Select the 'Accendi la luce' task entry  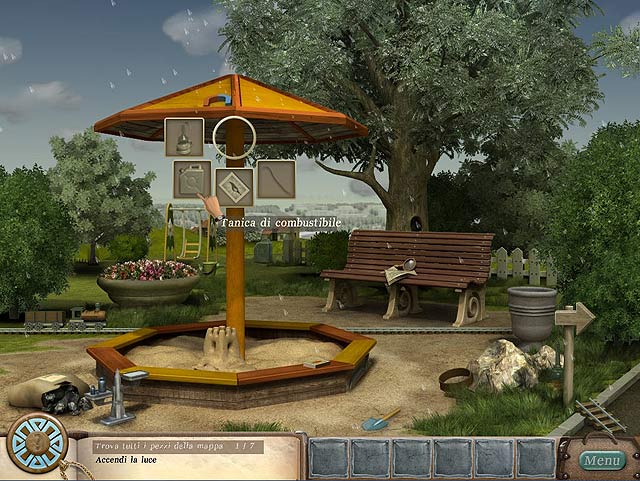(x=124, y=460)
